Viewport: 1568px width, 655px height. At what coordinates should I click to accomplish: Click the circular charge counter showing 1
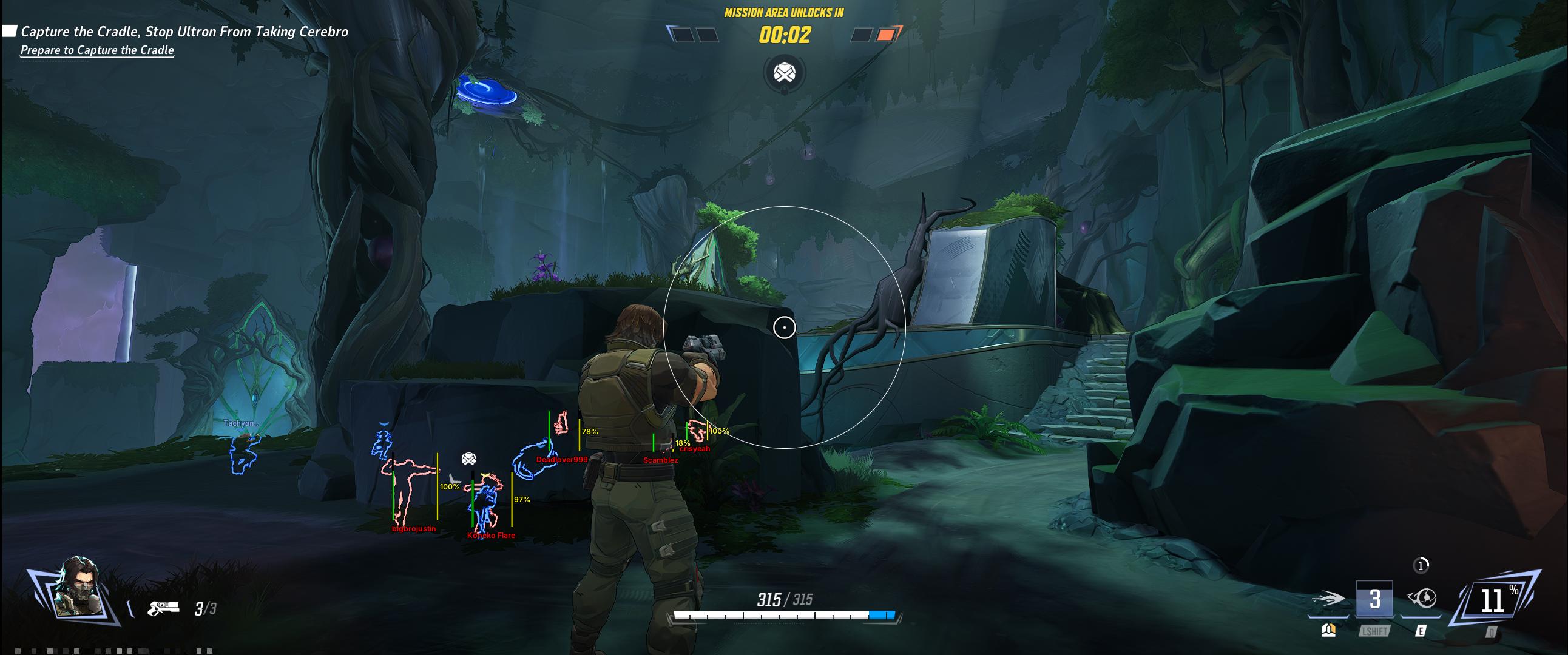pos(1421,566)
